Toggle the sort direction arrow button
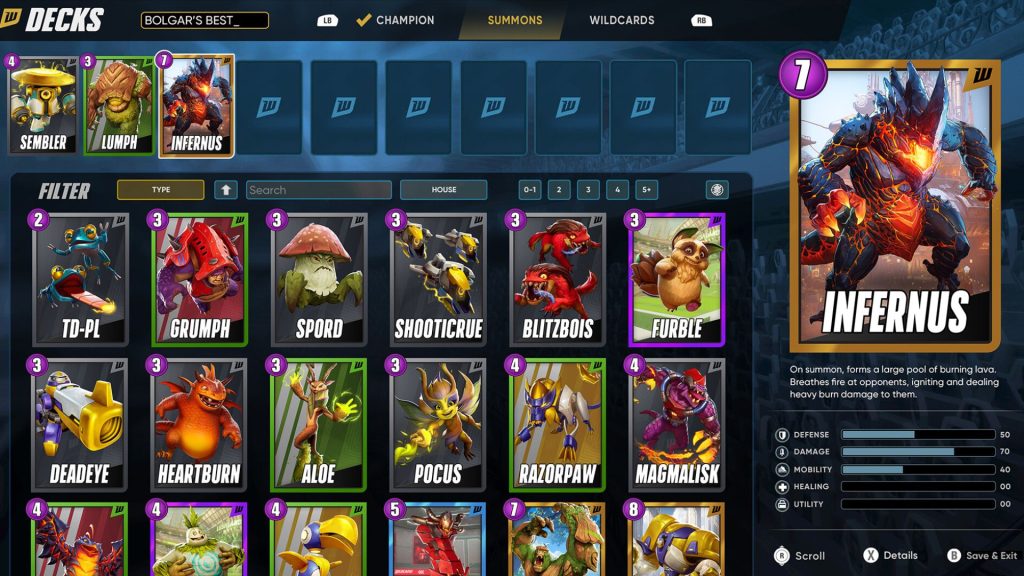This screenshot has width=1024, height=576. (226, 190)
